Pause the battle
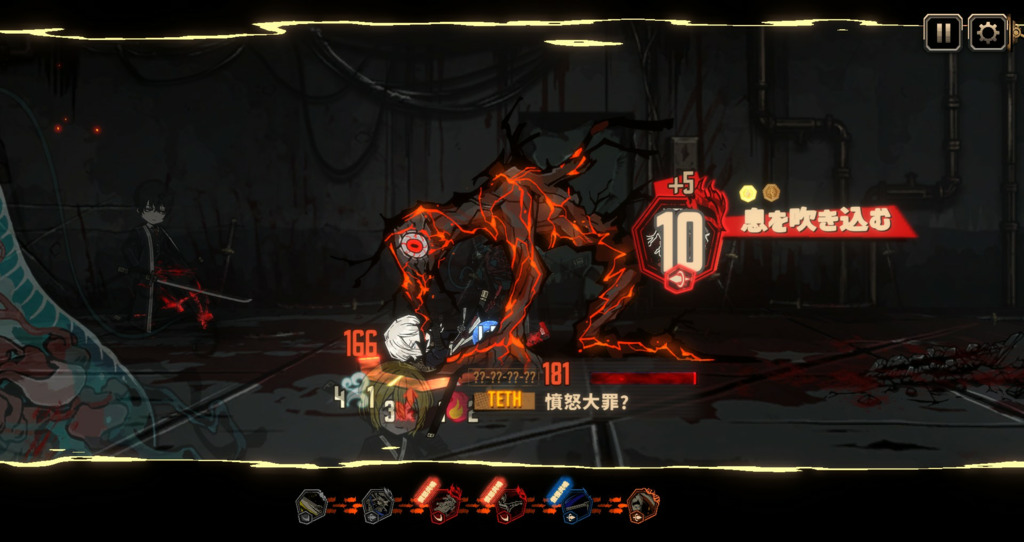This screenshot has height=542, width=1024. point(942,32)
